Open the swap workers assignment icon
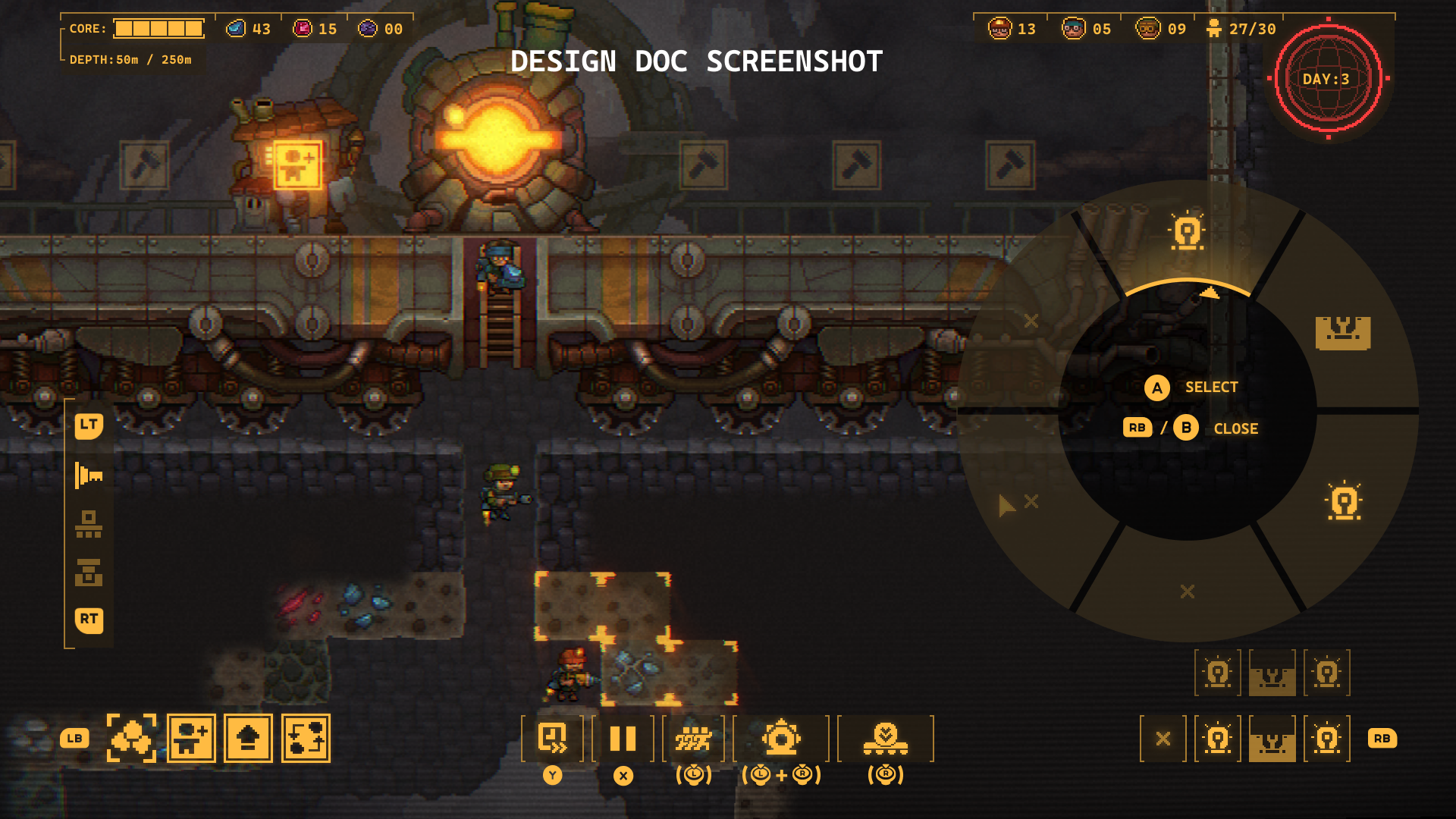Screen dimensions: 1456x819 [306, 738]
